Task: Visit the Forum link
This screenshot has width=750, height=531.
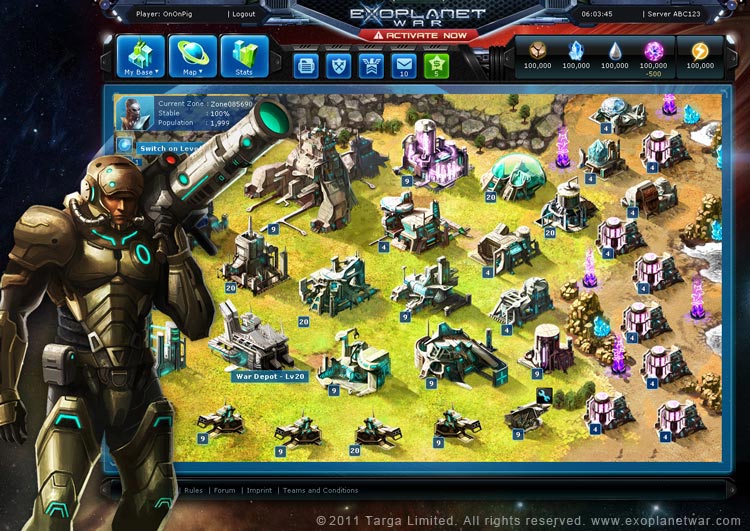Action: click(x=224, y=490)
